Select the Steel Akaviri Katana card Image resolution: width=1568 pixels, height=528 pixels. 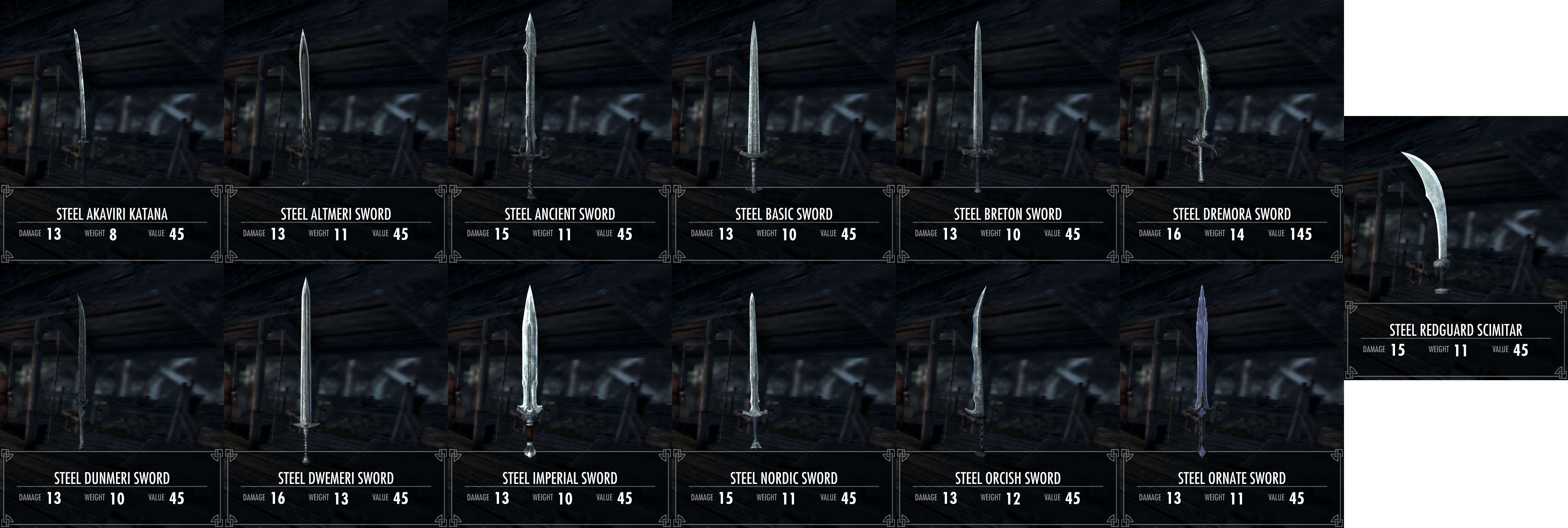pos(112,131)
